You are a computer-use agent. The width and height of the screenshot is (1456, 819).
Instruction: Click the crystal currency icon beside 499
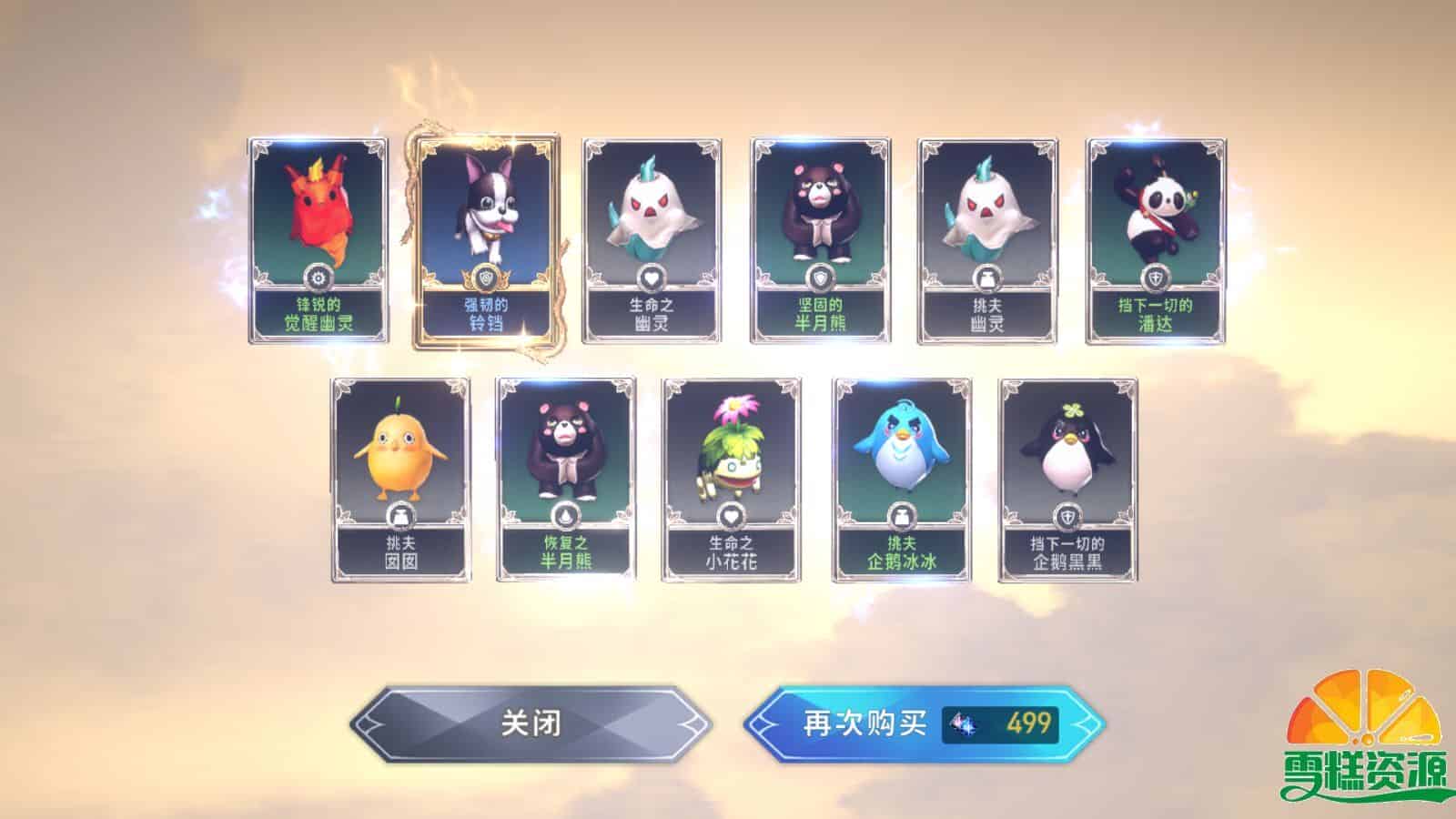click(962, 724)
